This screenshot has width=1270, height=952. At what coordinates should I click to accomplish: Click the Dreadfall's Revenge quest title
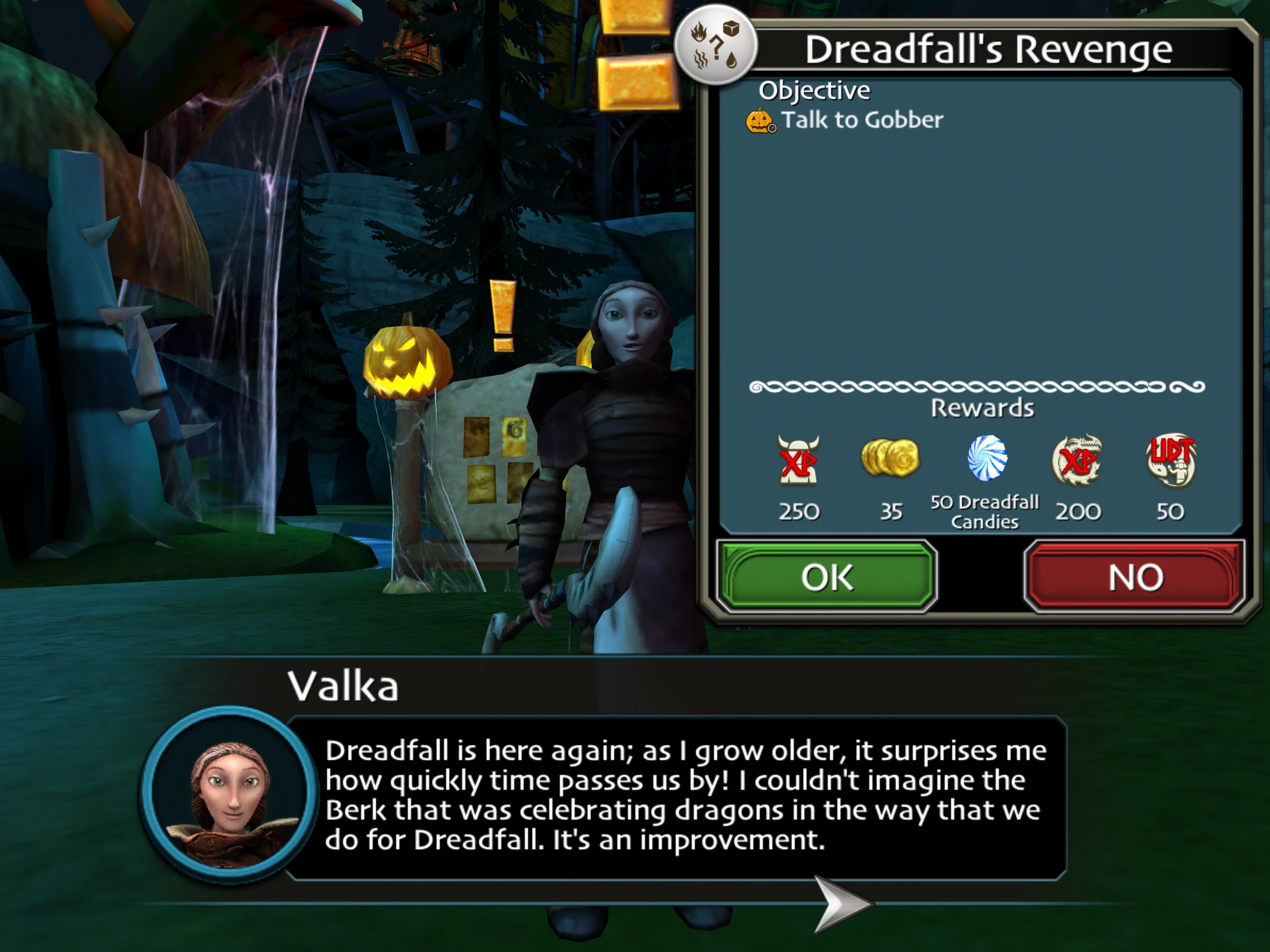point(991,50)
